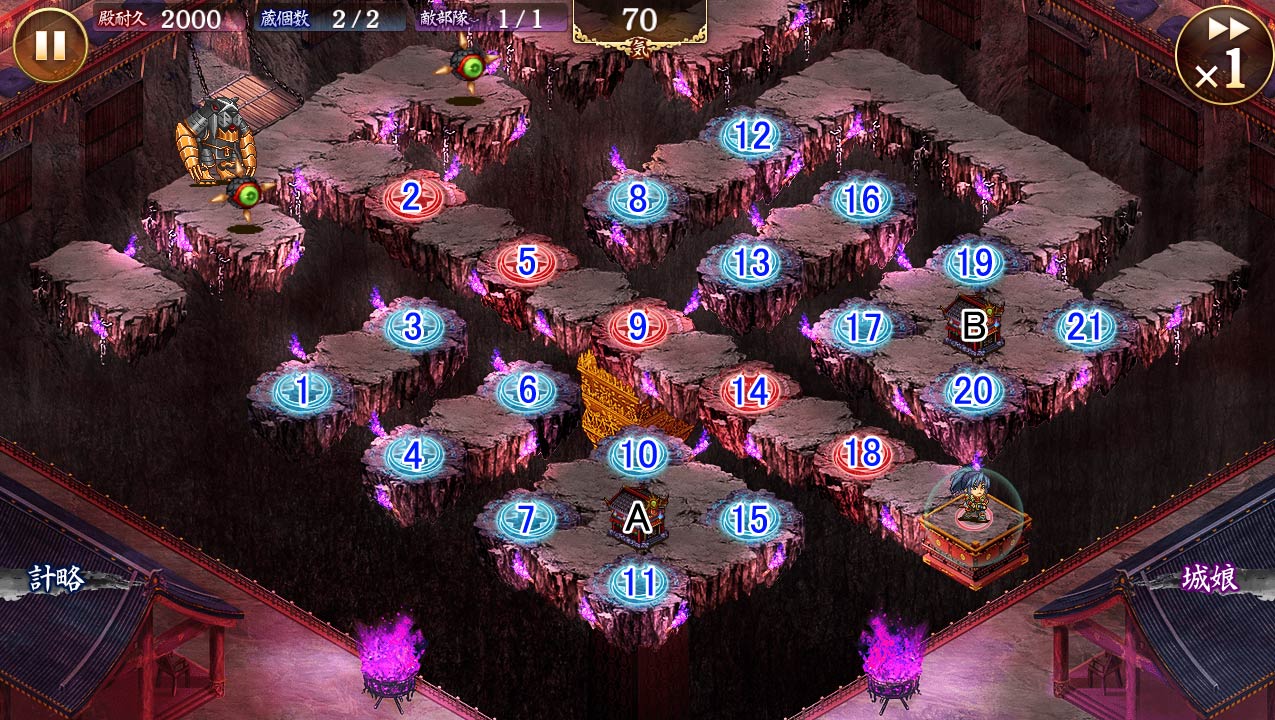Choose blue placement tile 4
The image size is (1275, 720).
pos(414,455)
